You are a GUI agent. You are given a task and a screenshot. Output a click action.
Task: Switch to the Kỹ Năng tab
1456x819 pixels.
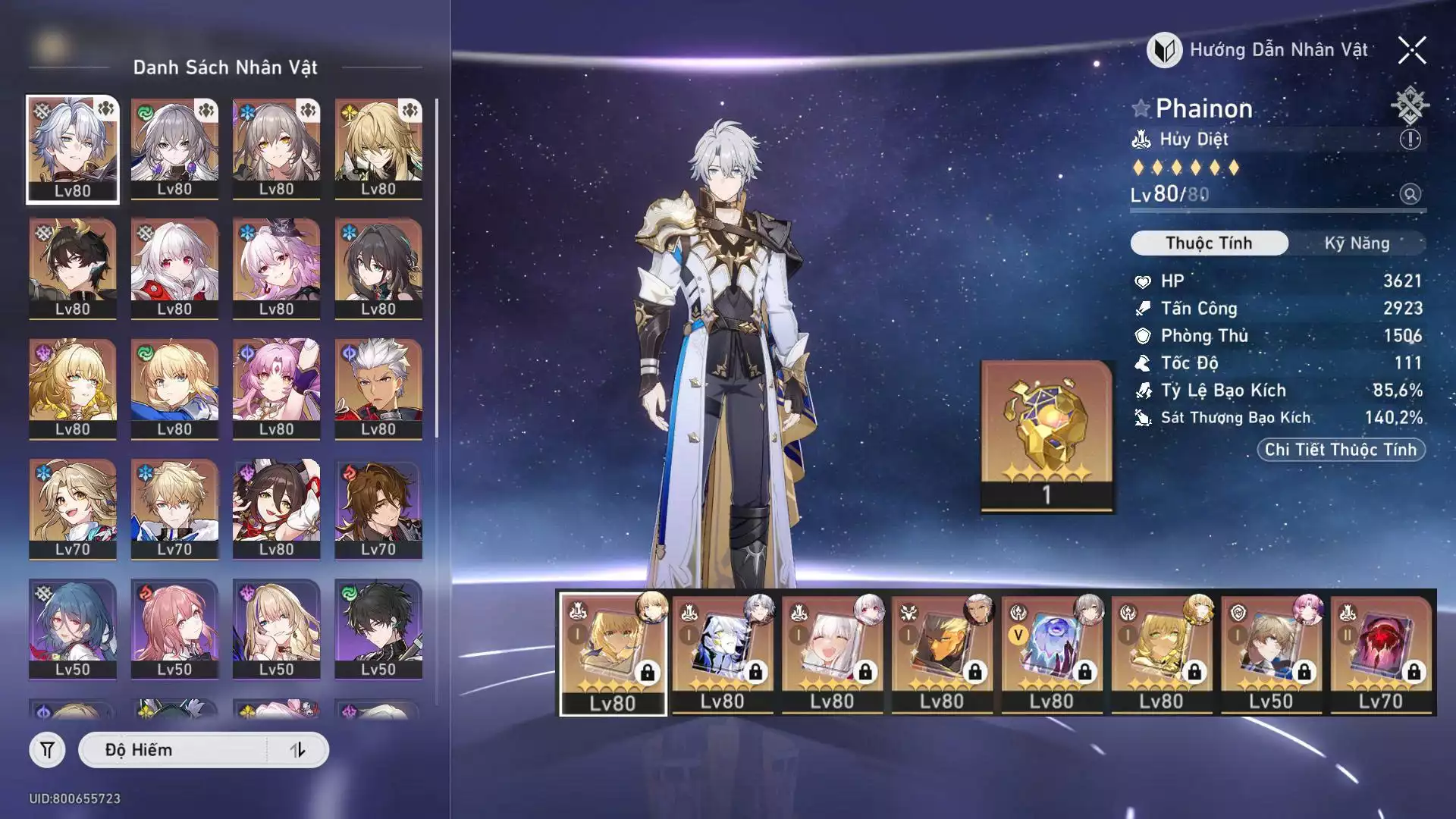(x=1357, y=243)
